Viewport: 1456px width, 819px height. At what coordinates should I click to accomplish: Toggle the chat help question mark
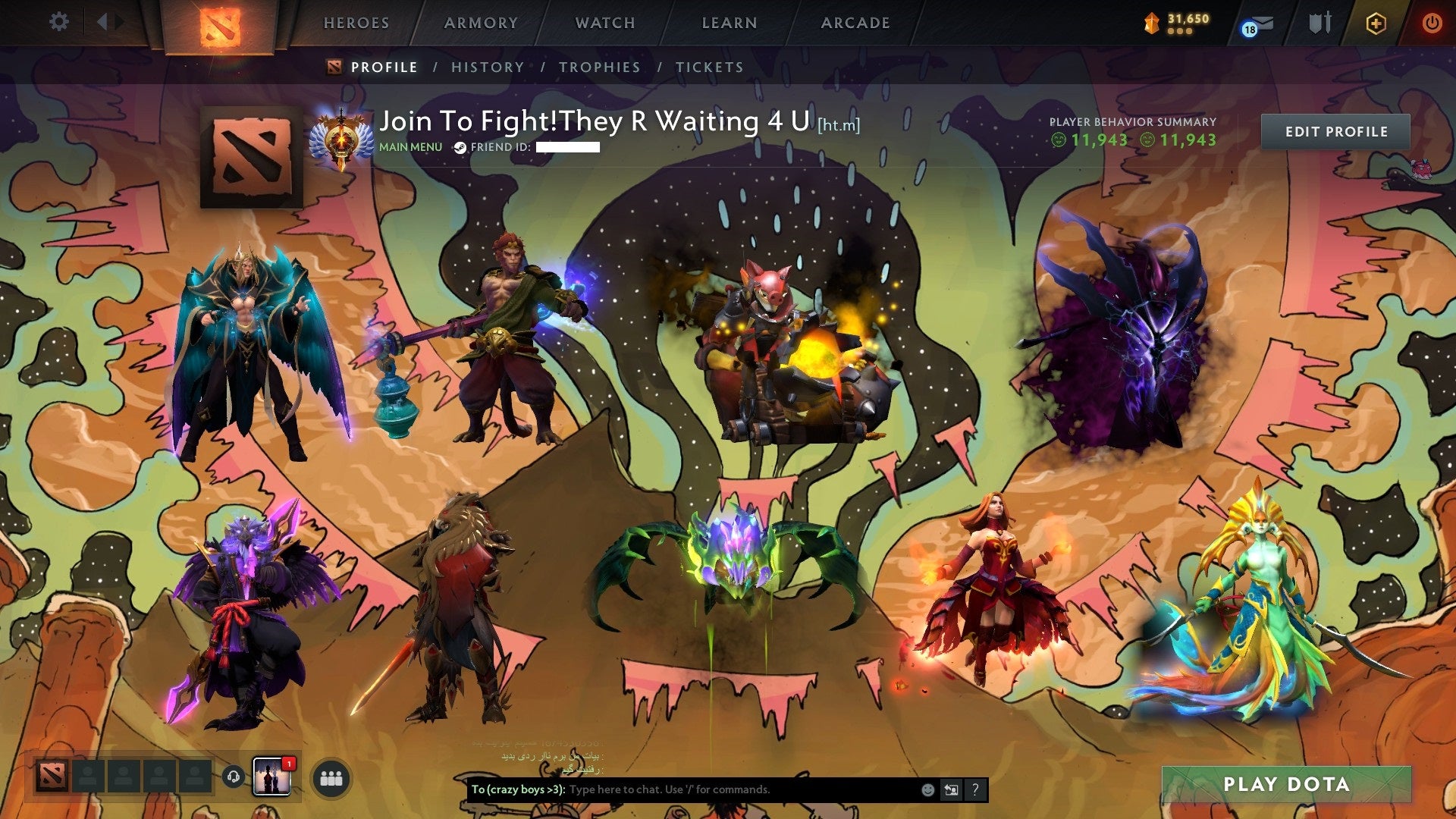(974, 789)
